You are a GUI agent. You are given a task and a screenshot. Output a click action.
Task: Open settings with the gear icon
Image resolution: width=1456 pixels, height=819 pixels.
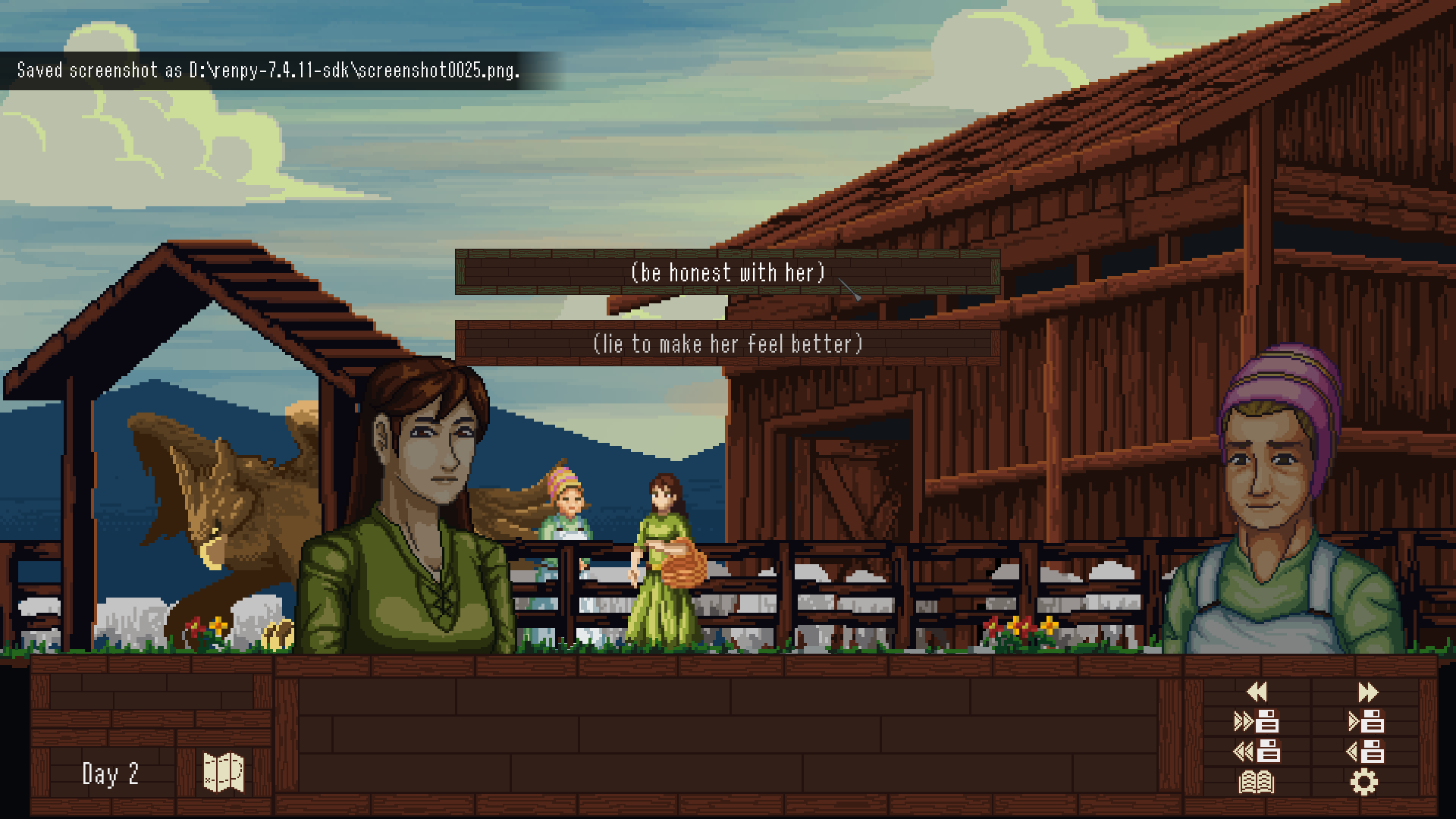coord(1364,782)
